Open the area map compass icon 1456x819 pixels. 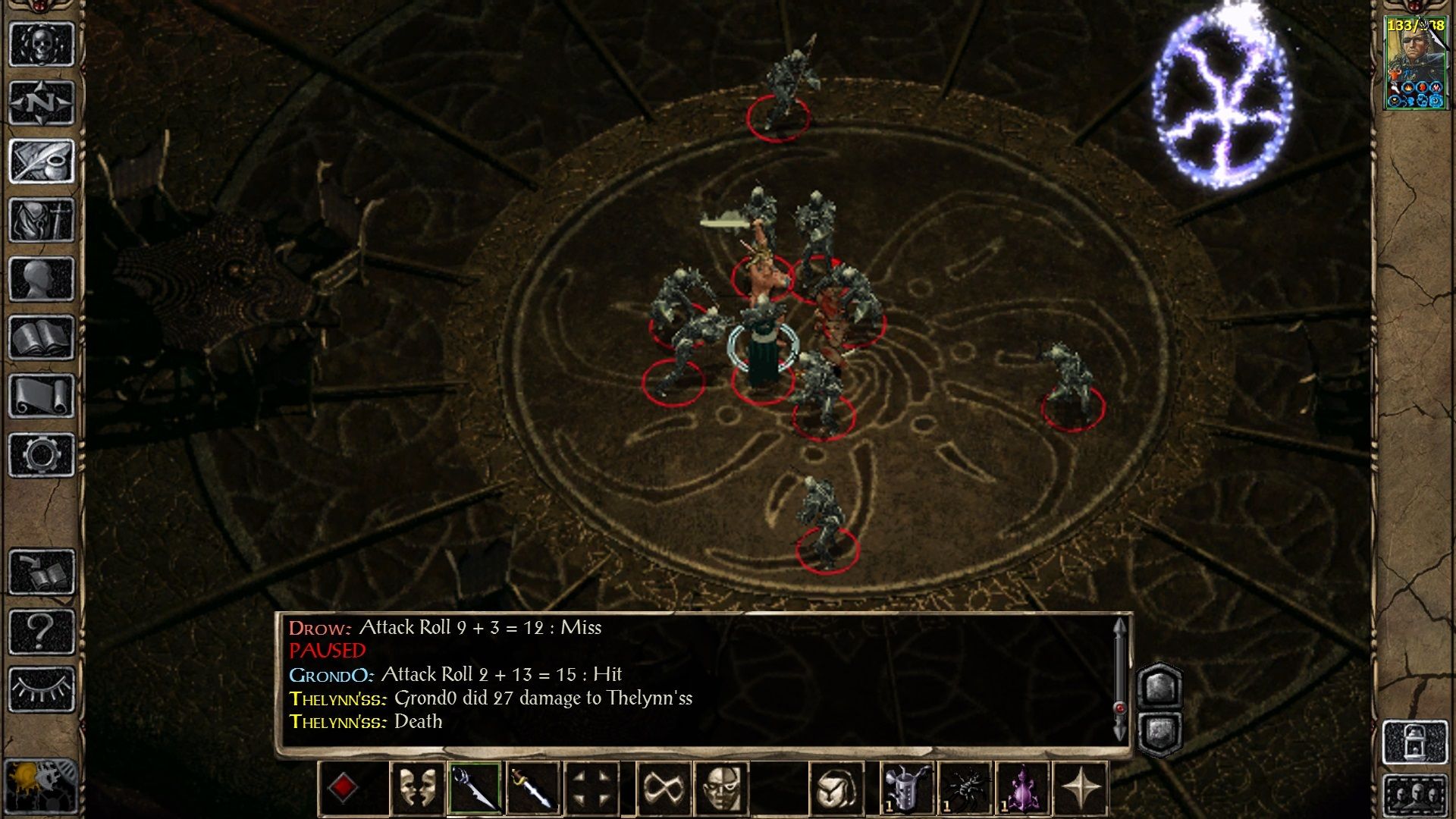click(x=42, y=100)
